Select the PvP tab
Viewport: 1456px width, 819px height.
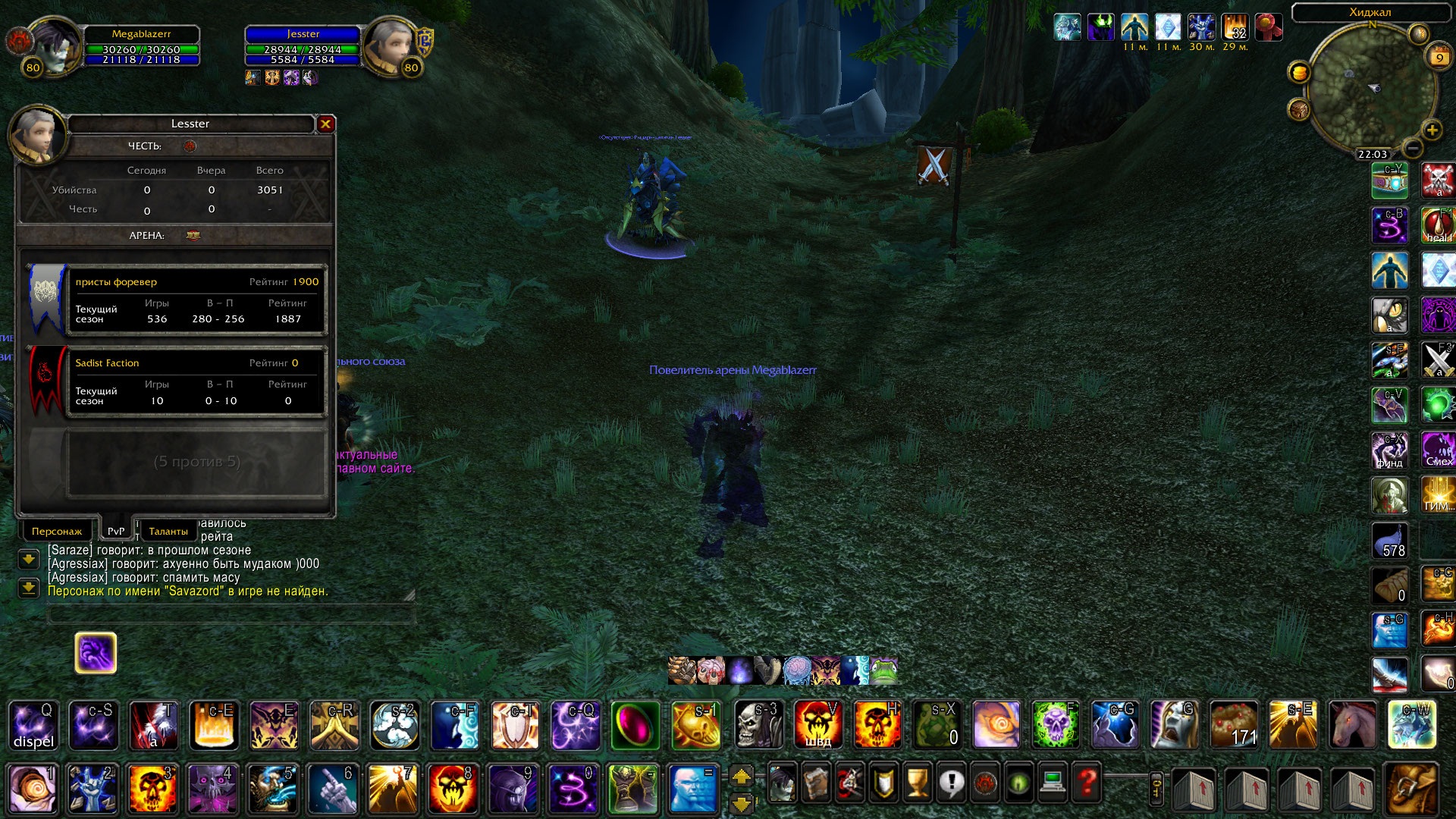116,531
